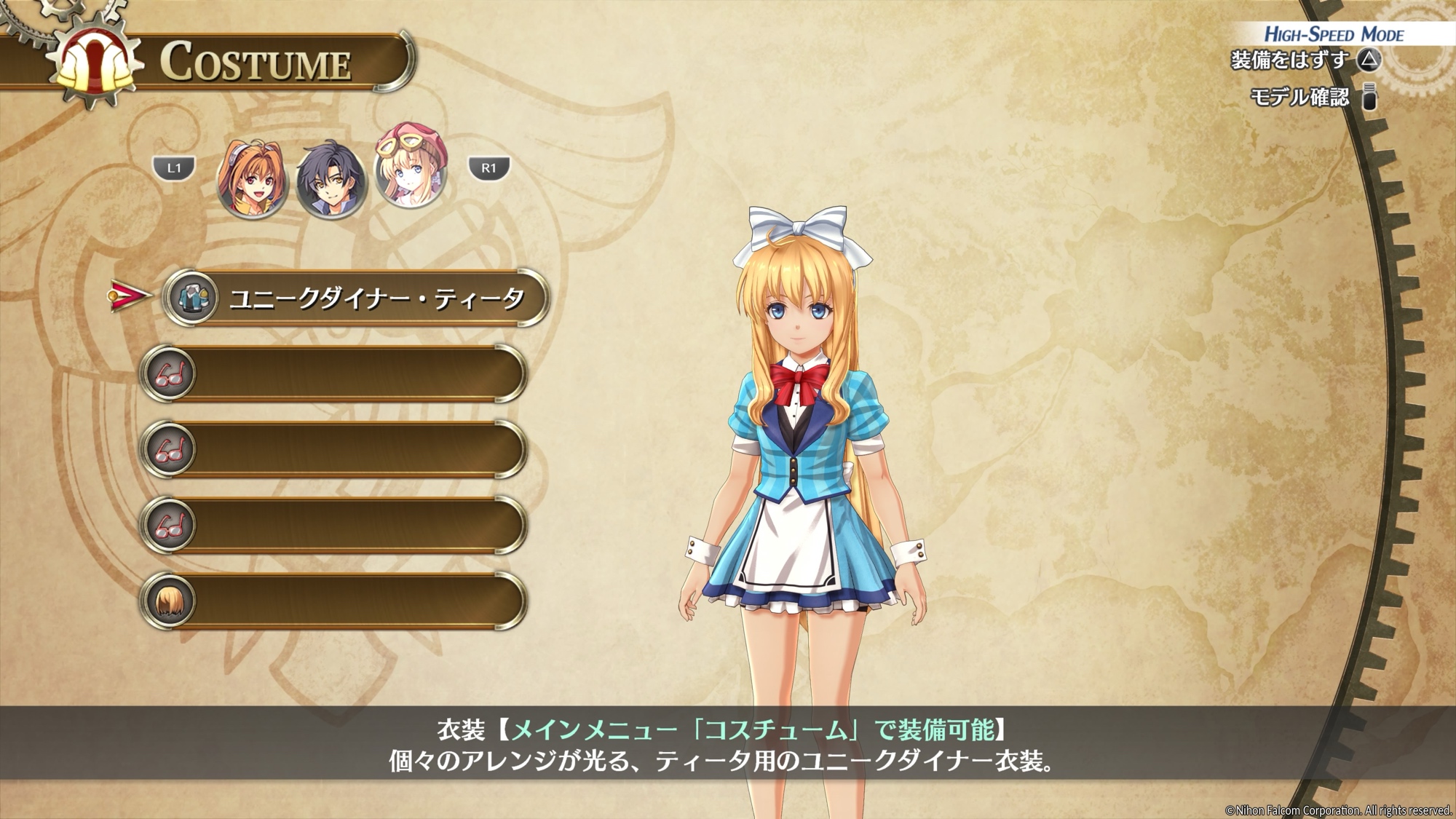Screen dimensions: 1456x819
Task: Select the orange-haired girl's portrait
Action: click(x=252, y=179)
